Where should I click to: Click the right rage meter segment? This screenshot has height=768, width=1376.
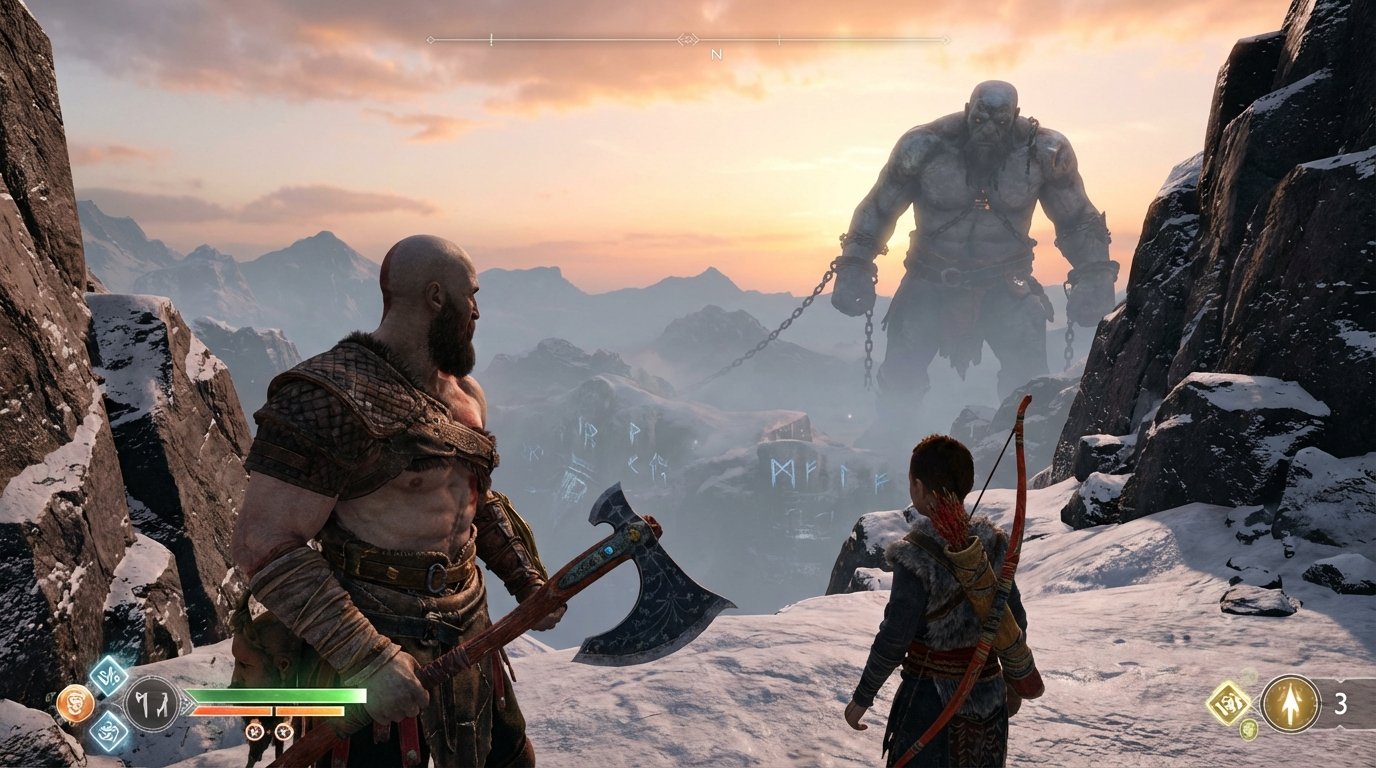(310, 709)
